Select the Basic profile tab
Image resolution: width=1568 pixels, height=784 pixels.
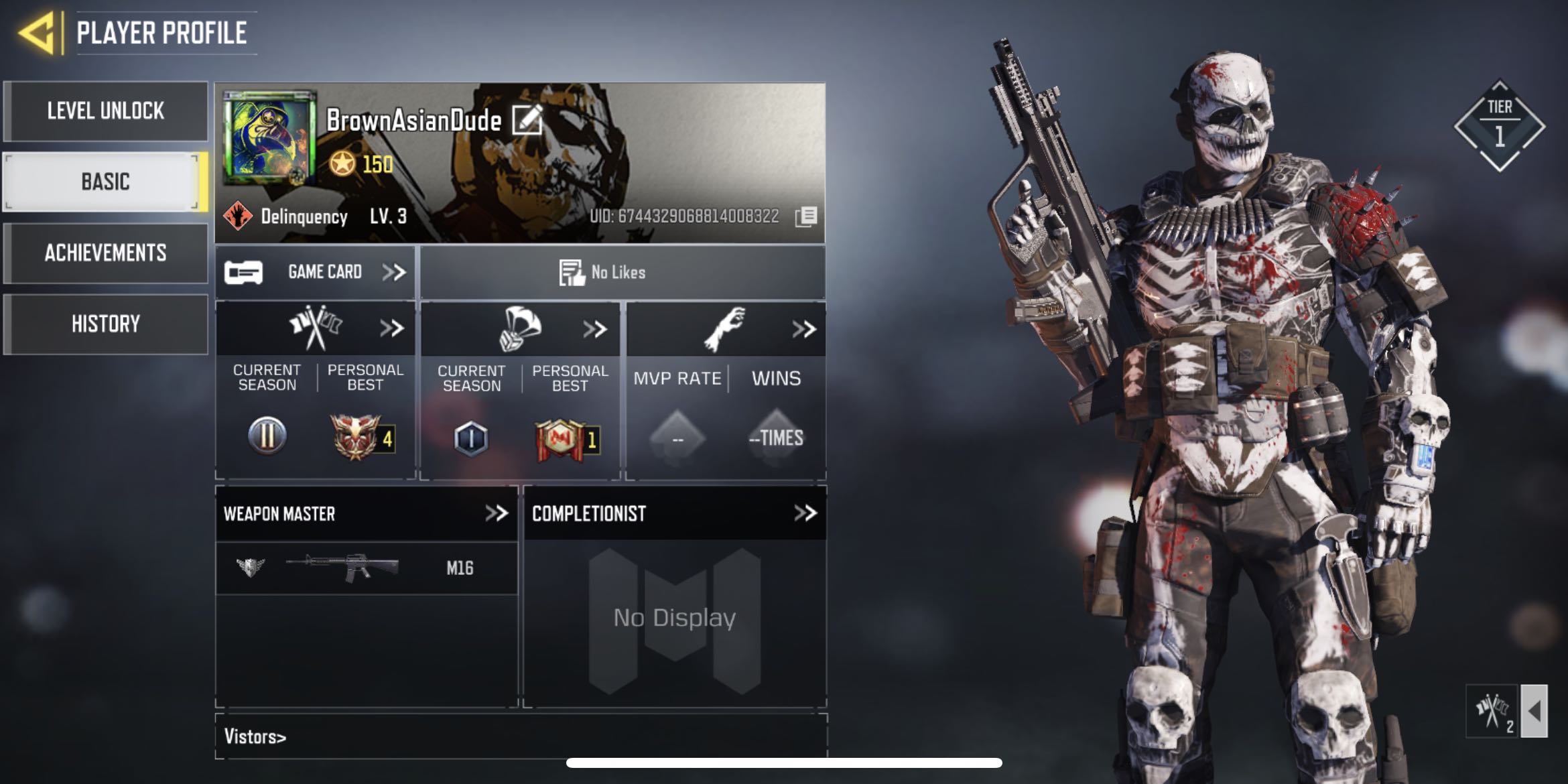[105, 182]
